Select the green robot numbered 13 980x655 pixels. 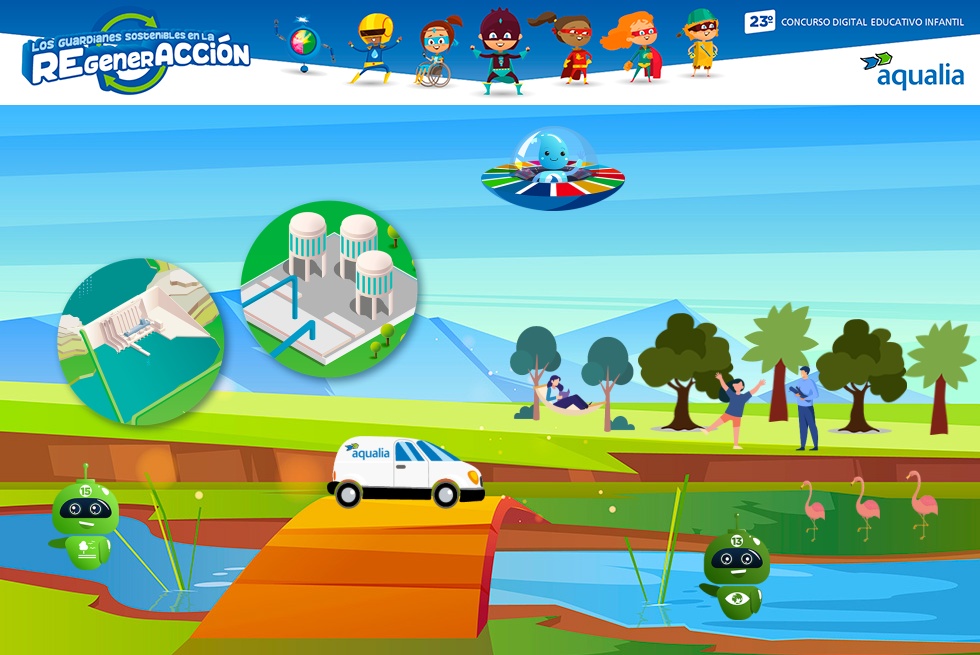click(737, 574)
